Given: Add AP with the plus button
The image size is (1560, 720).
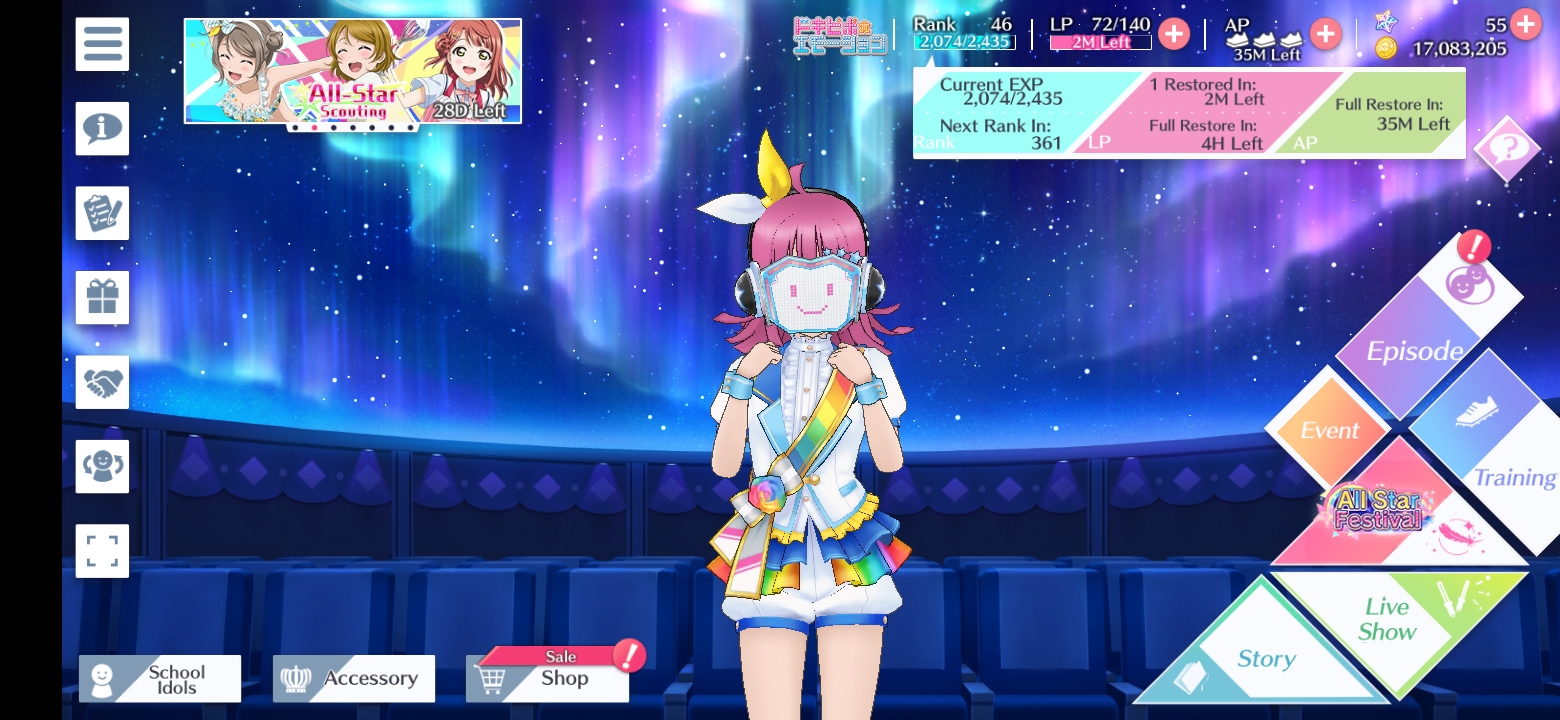Looking at the screenshot, I should pyautogui.click(x=1325, y=34).
